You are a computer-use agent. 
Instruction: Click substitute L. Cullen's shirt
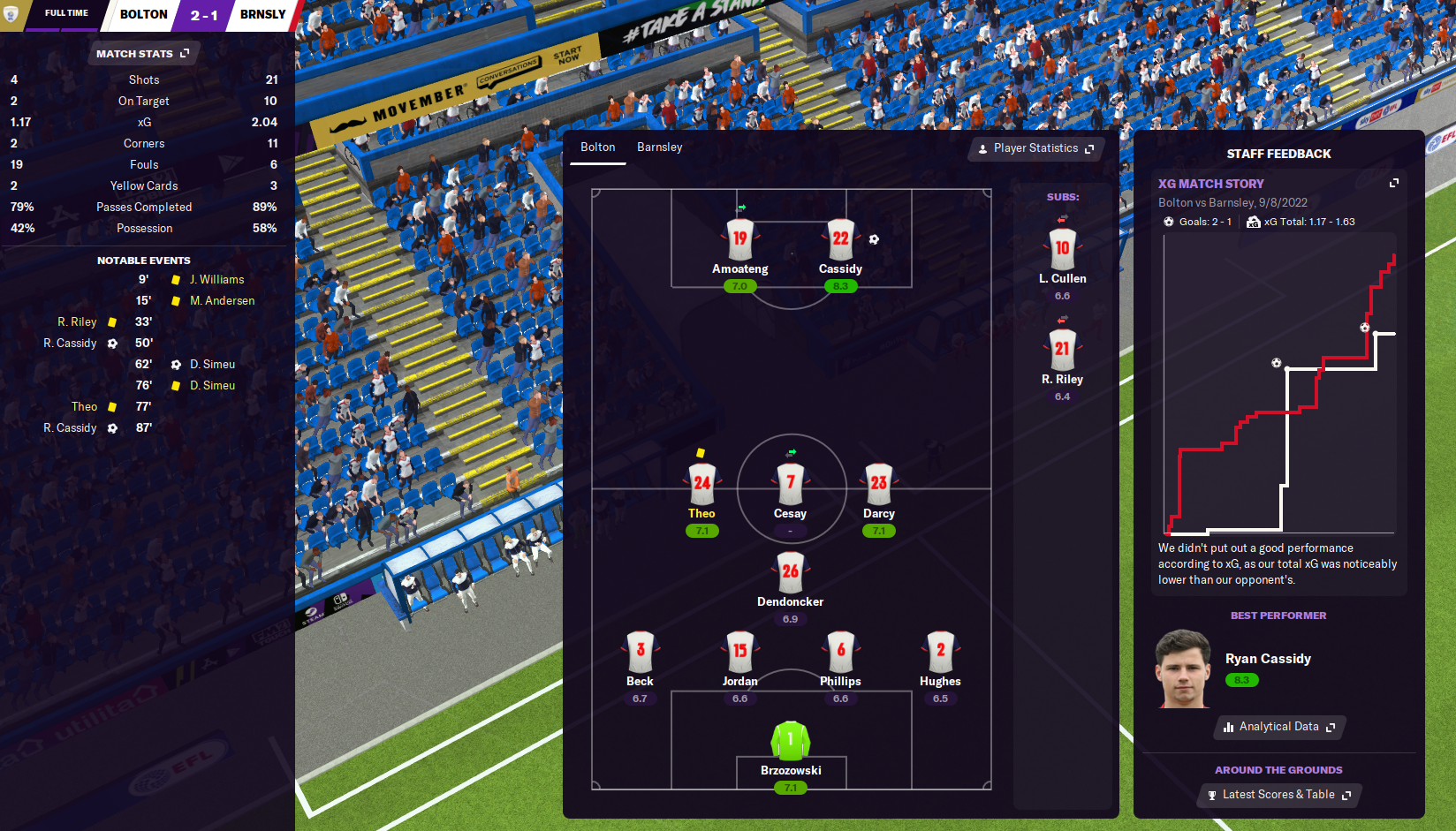(1062, 249)
